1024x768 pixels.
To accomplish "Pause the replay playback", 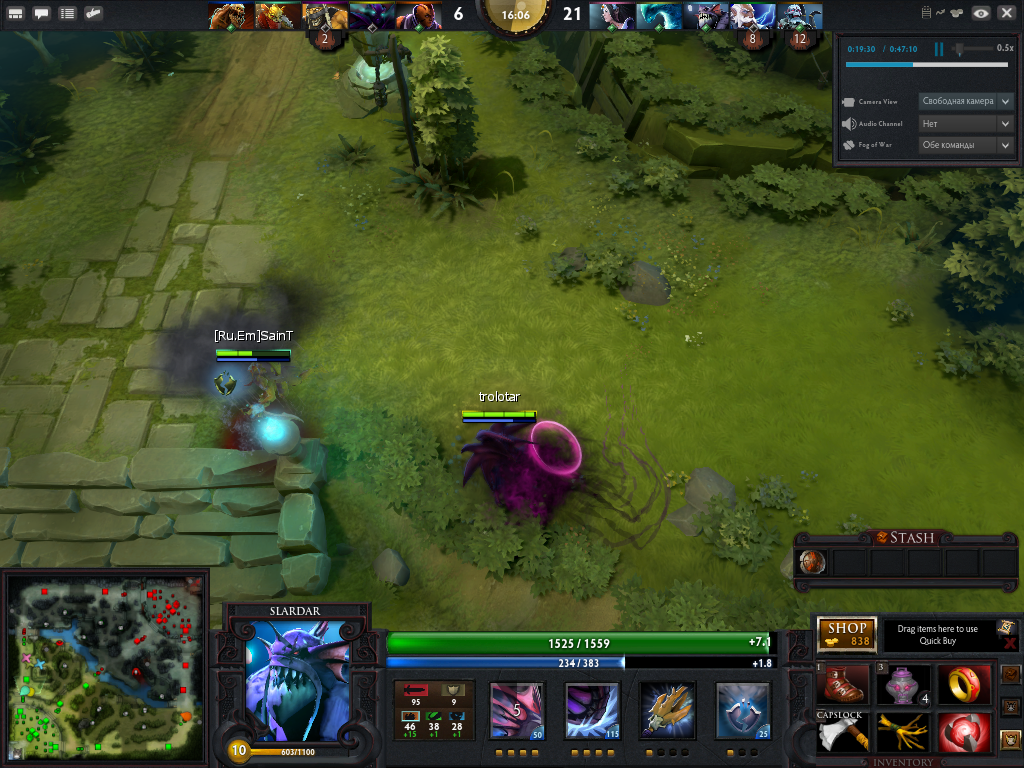I will point(939,49).
